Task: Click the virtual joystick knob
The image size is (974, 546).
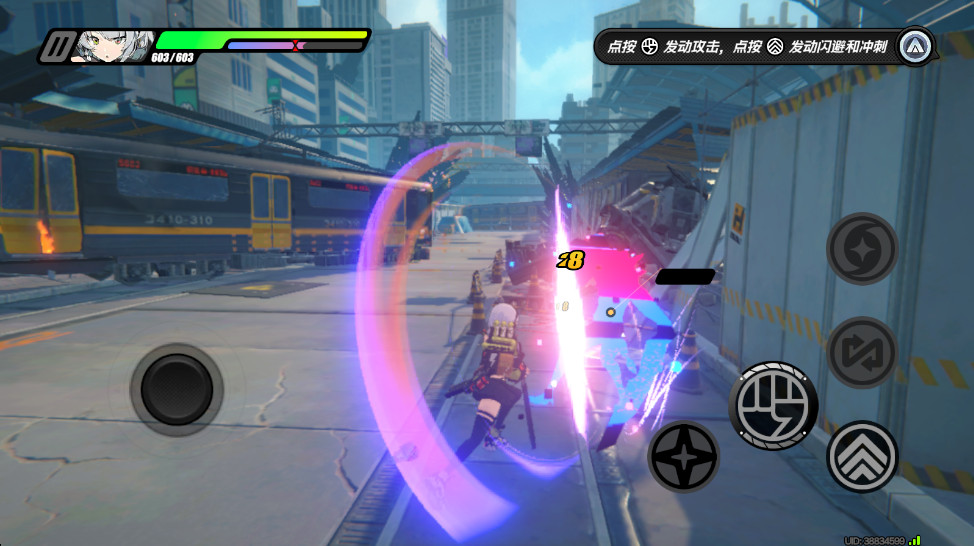Action: click(x=176, y=389)
